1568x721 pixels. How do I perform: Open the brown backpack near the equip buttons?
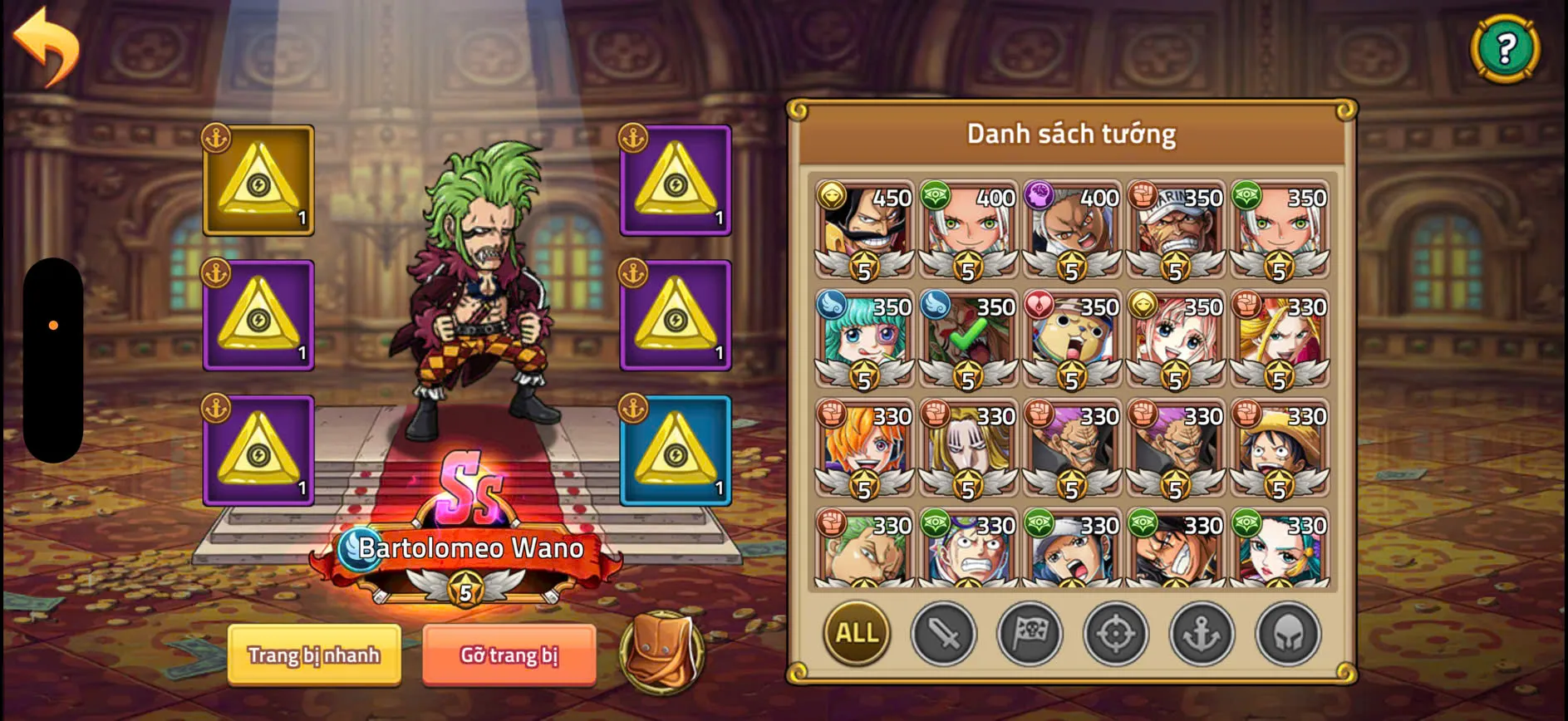click(662, 655)
